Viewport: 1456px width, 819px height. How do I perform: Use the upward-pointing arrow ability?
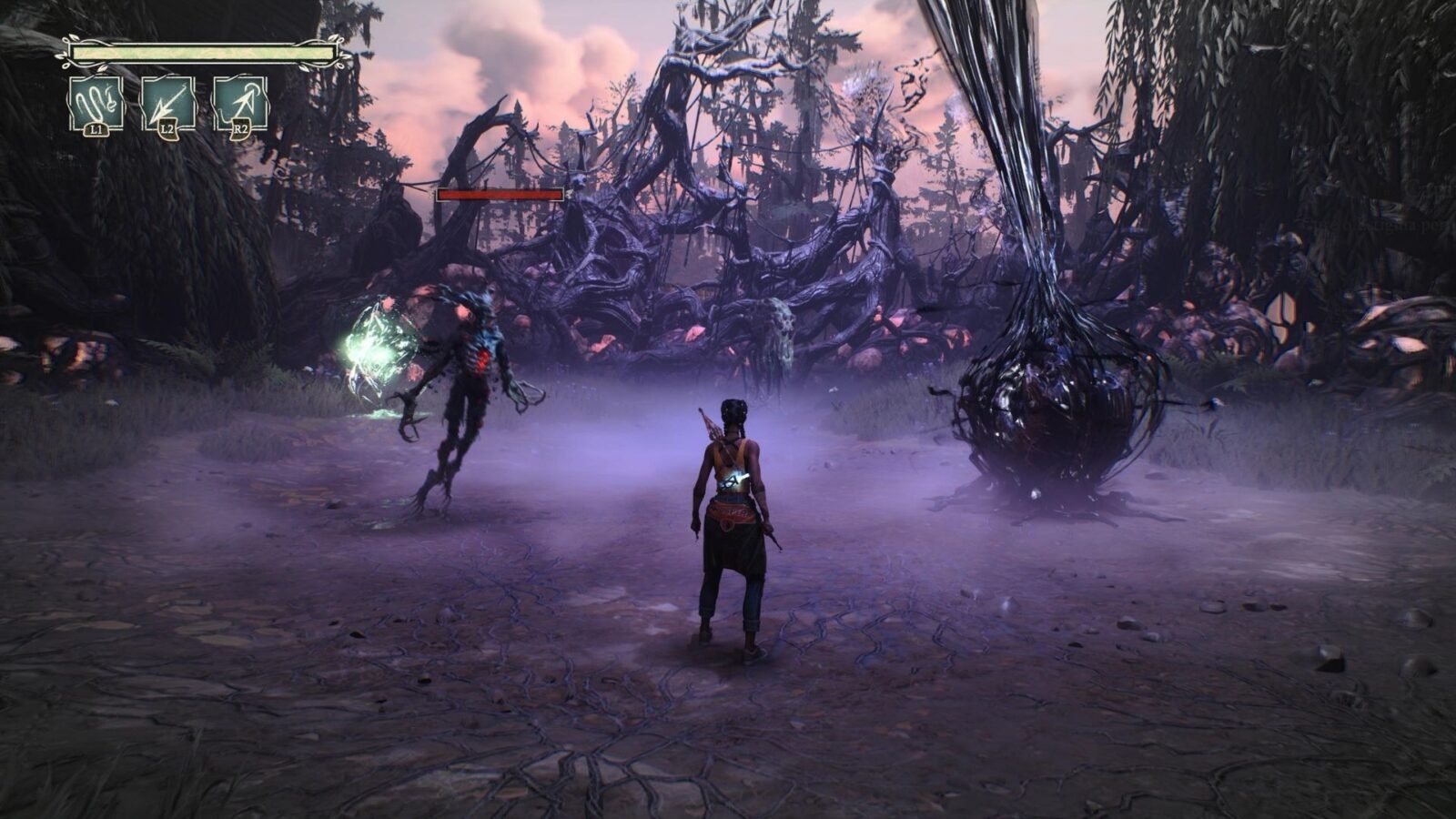[240, 104]
